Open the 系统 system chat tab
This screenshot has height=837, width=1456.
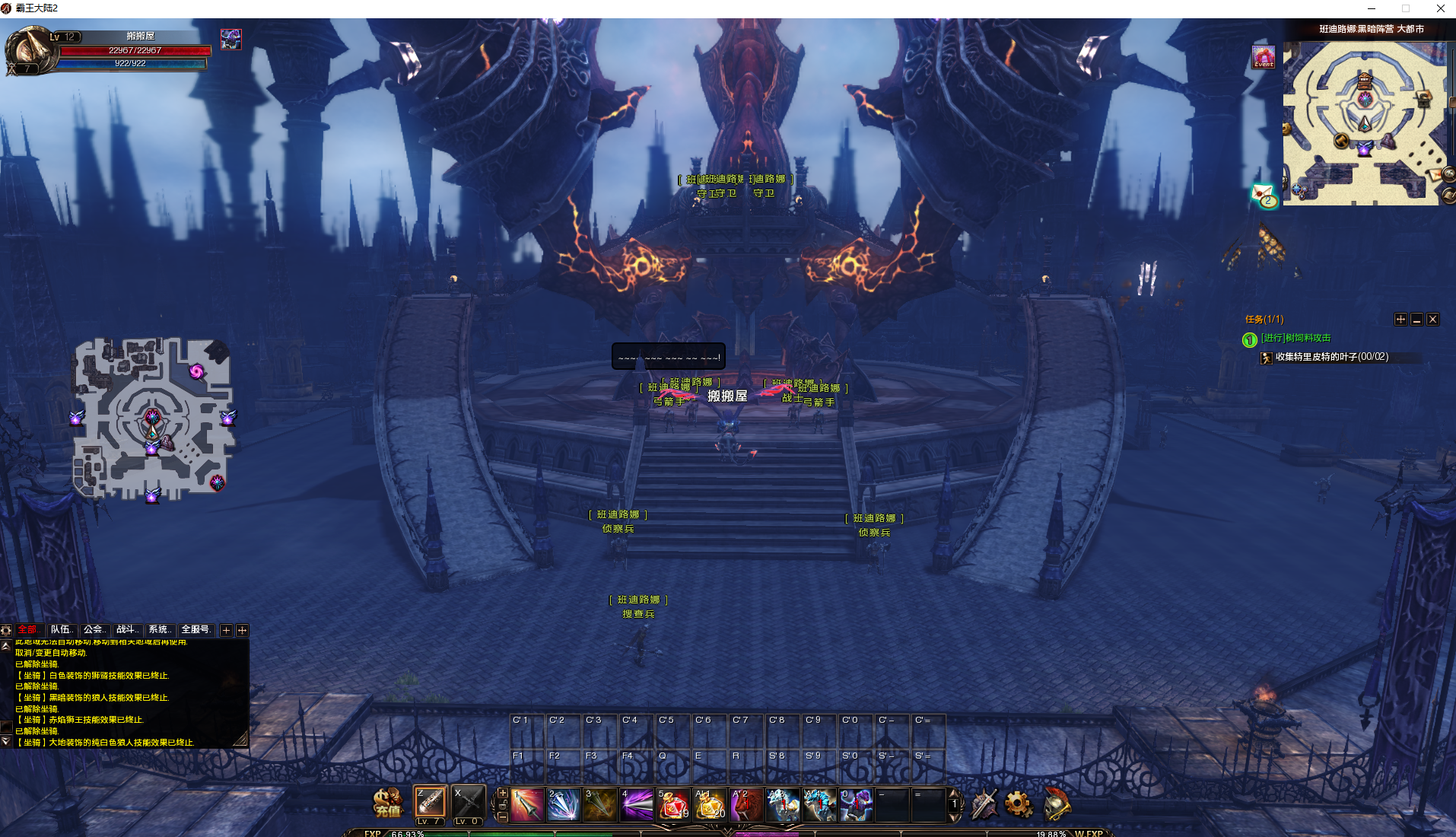click(x=159, y=629)
